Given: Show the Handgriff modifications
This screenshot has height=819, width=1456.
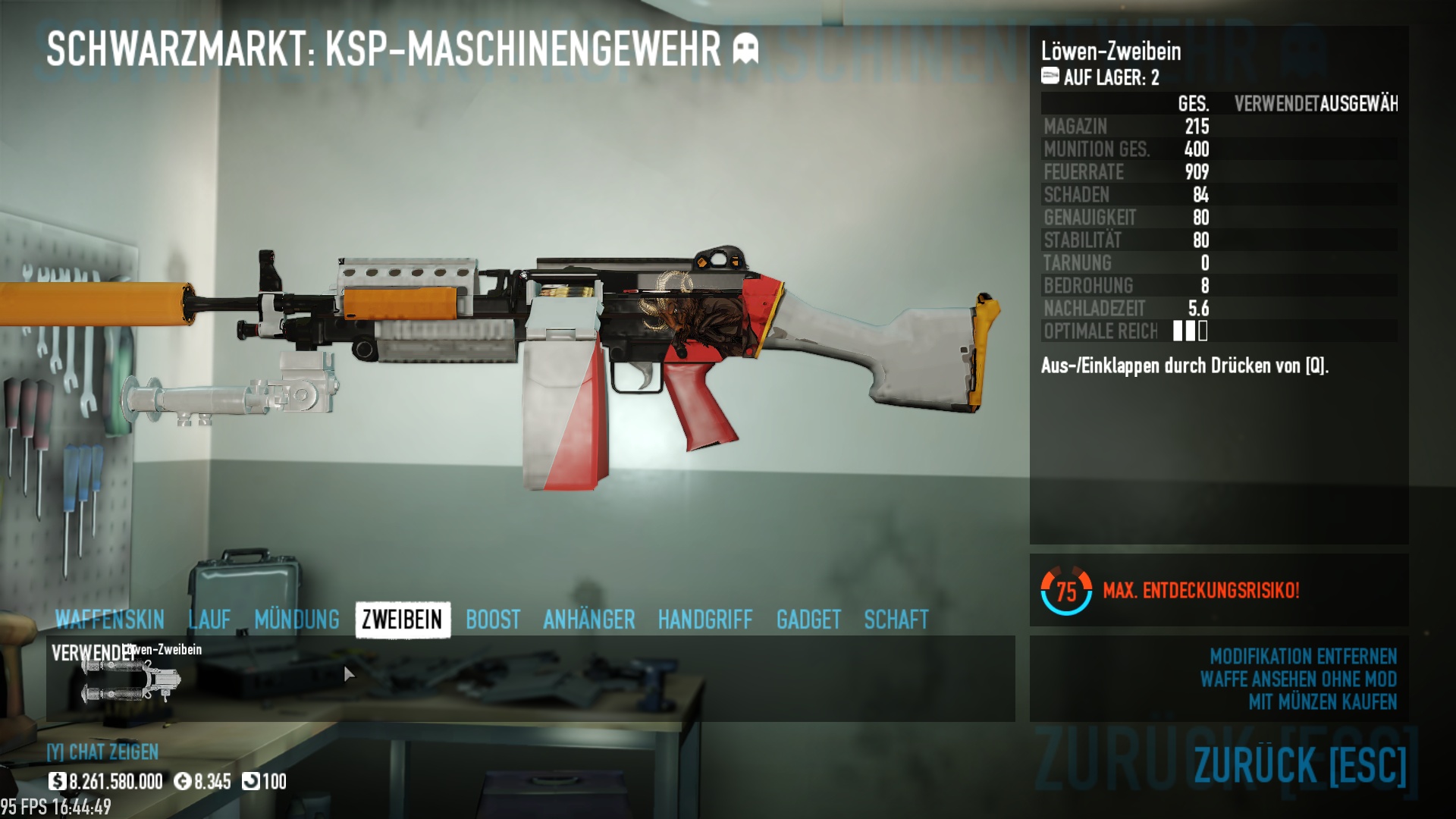Looking at the screenshot, I should point(705,620).
